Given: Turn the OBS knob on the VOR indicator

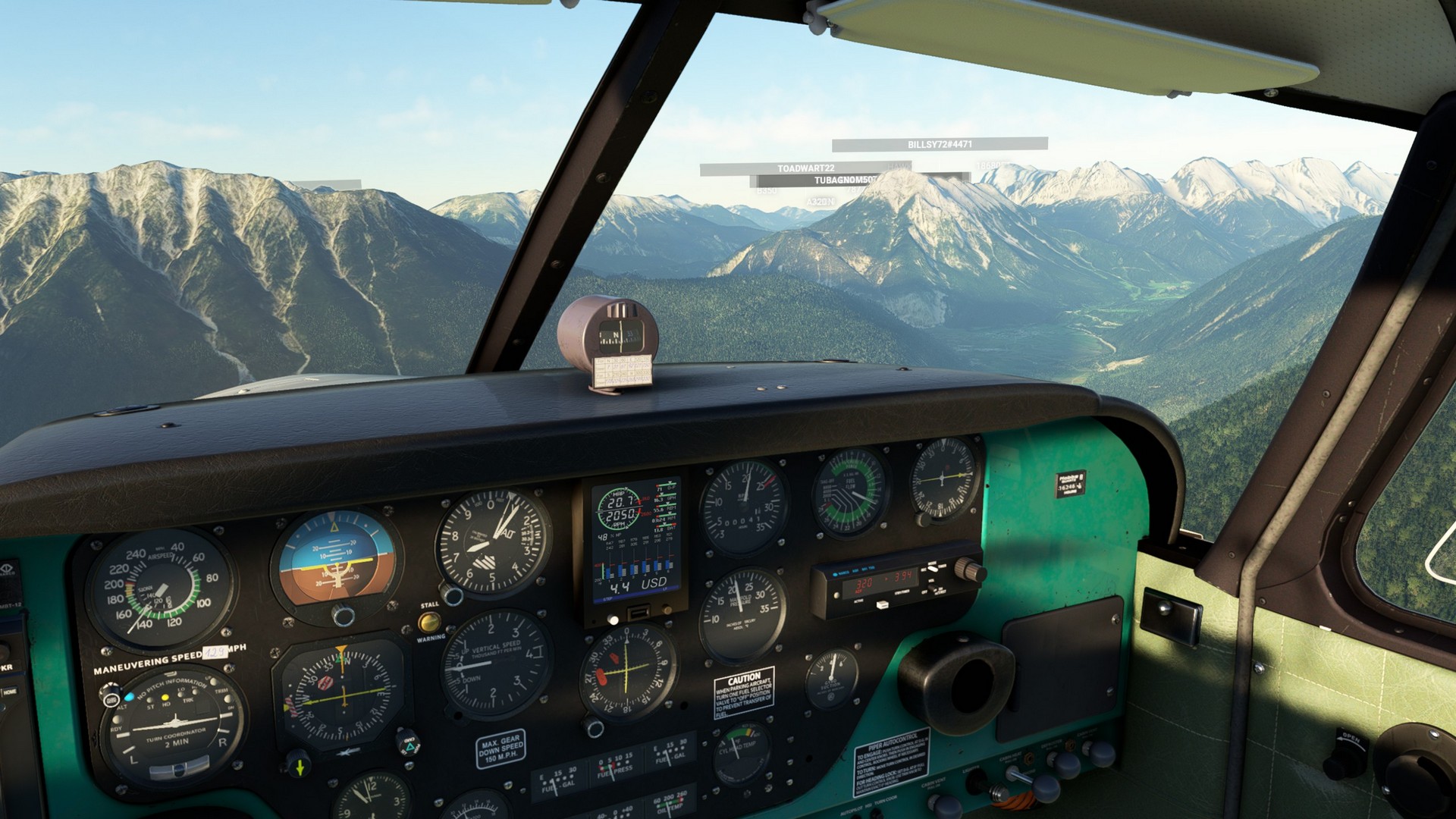Looking at the screenshot, I should click(x=593, y=728).
